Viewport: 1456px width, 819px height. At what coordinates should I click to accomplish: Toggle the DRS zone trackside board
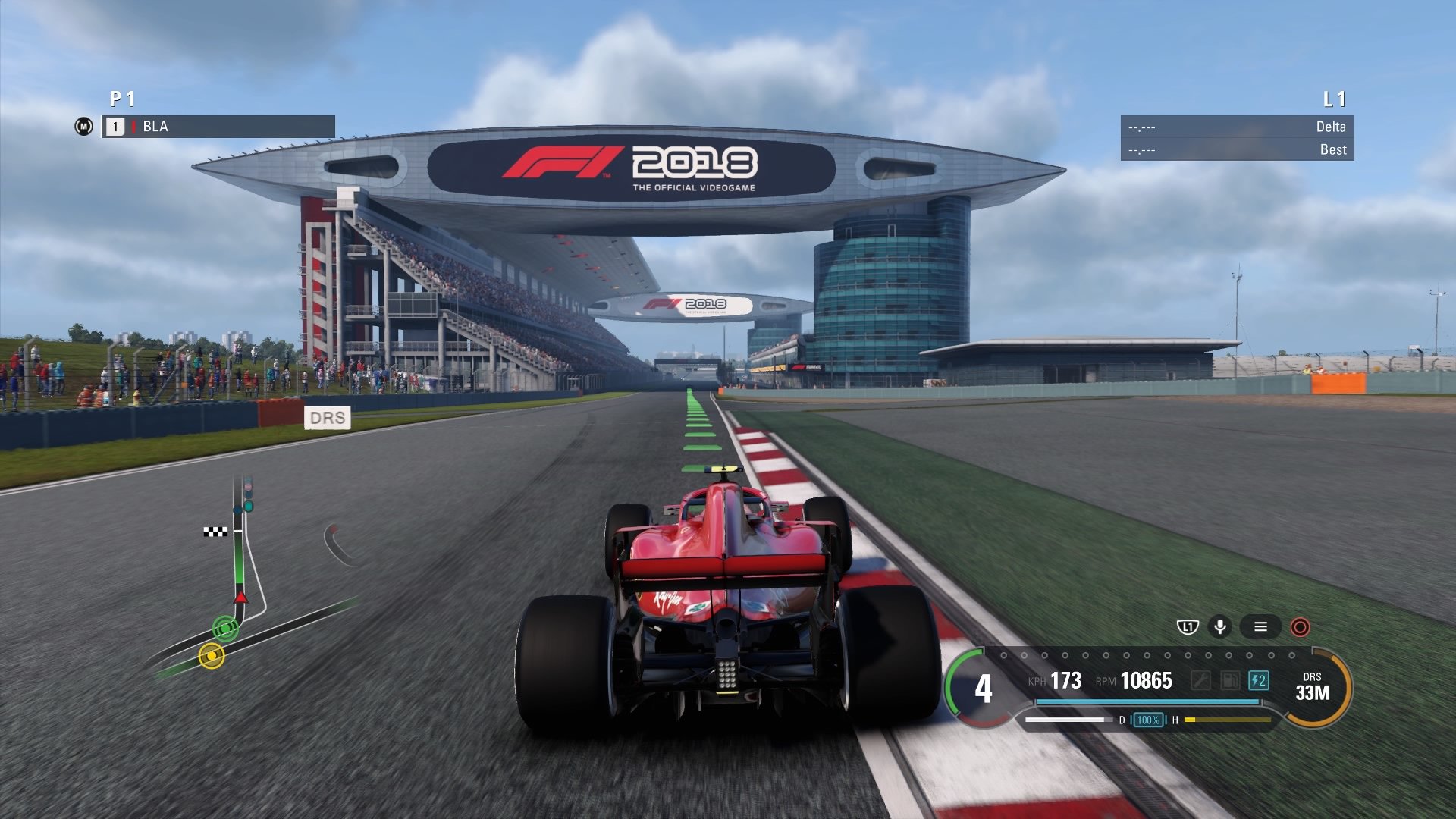329,418
